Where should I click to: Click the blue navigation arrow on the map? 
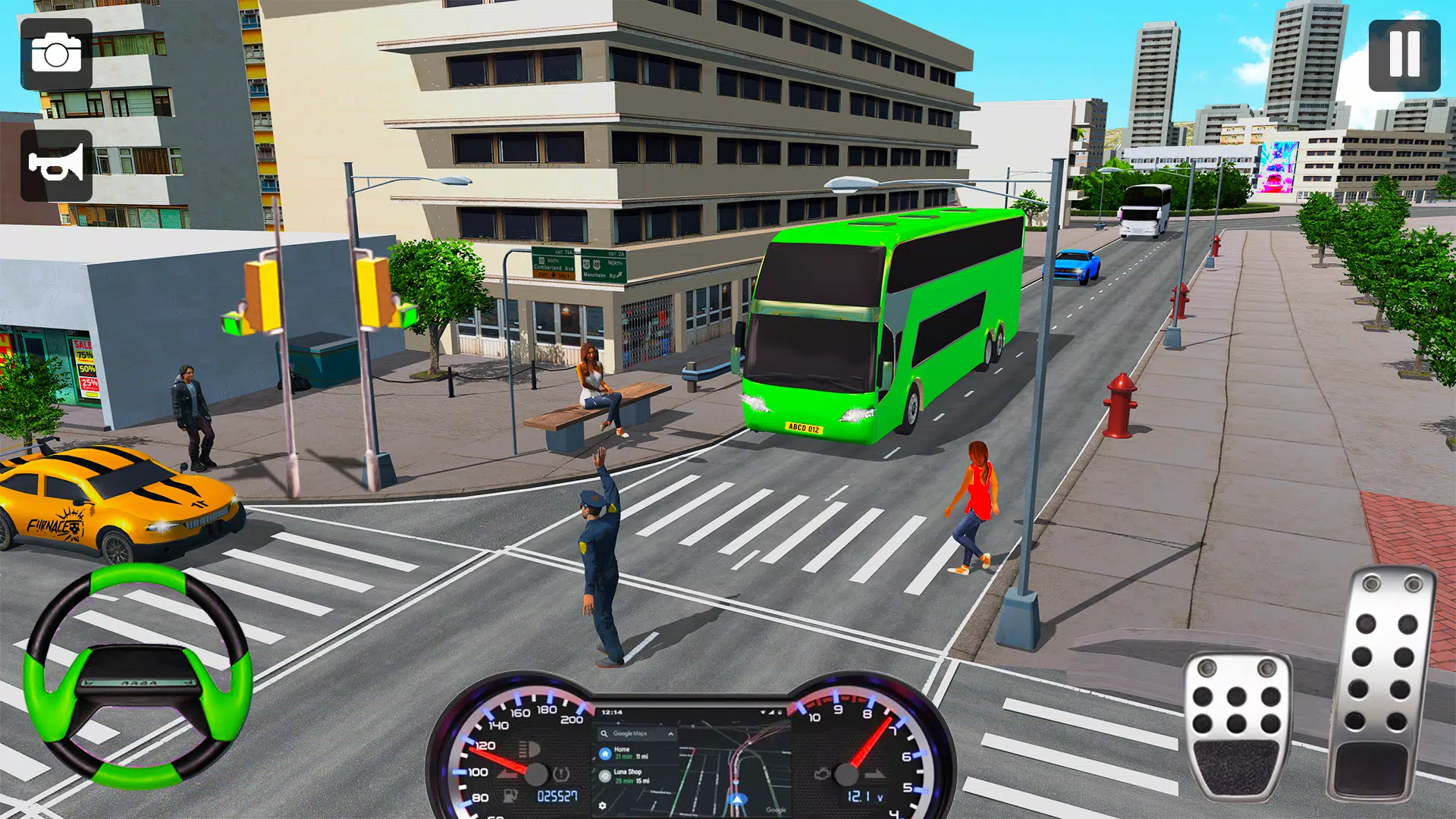click(x=738, y=799)
